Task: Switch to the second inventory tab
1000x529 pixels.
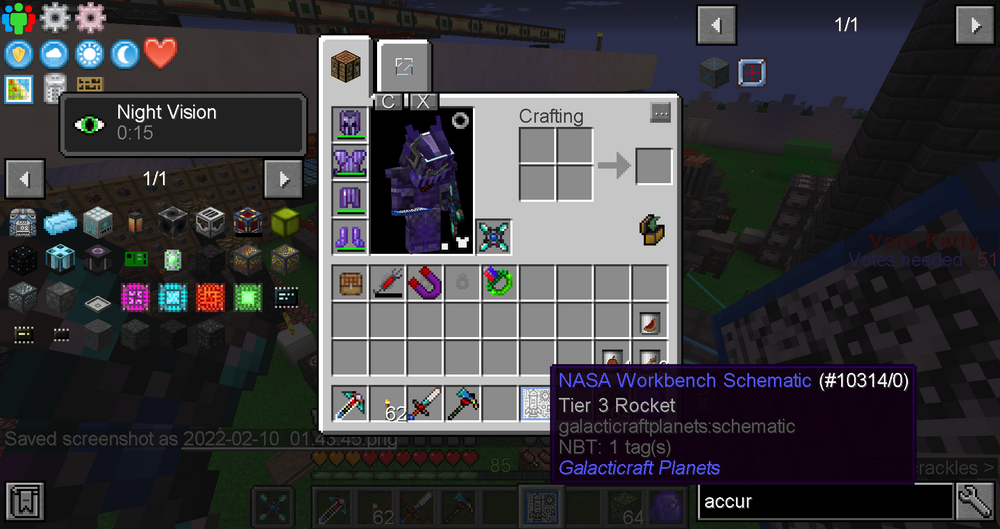Action: click(404, 68)
